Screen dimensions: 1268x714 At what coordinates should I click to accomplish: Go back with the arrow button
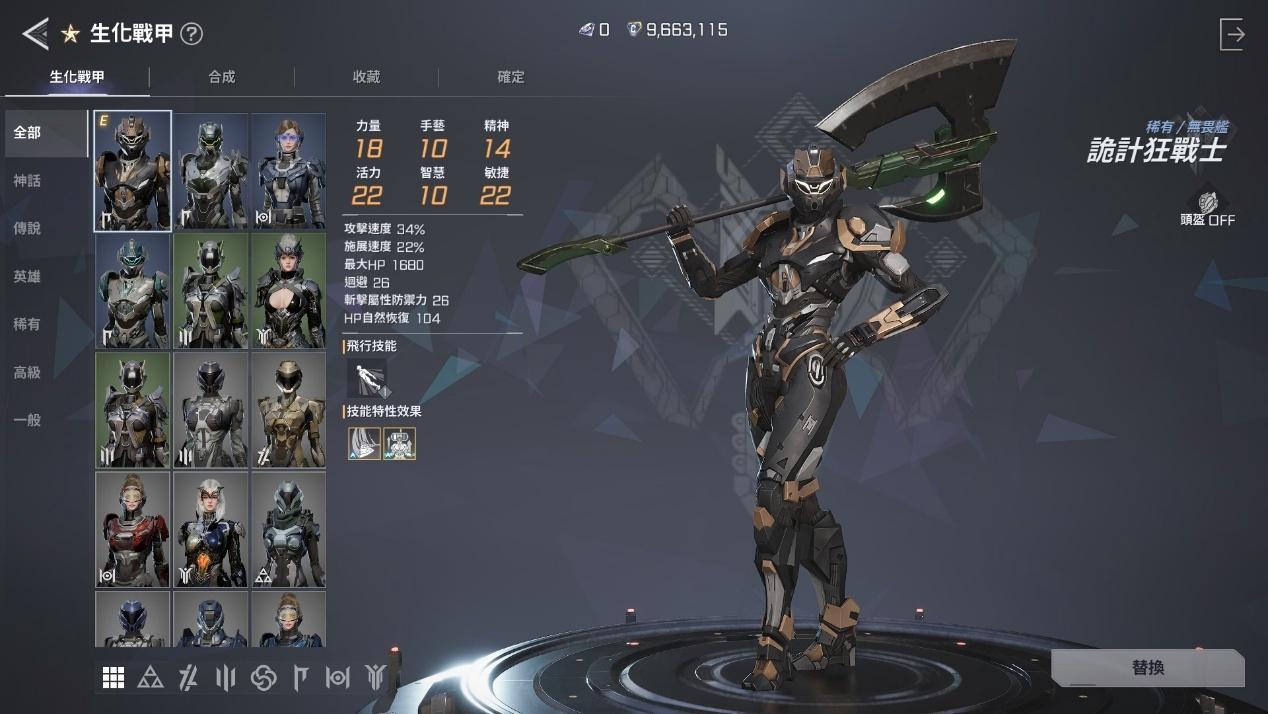[35, 34]
